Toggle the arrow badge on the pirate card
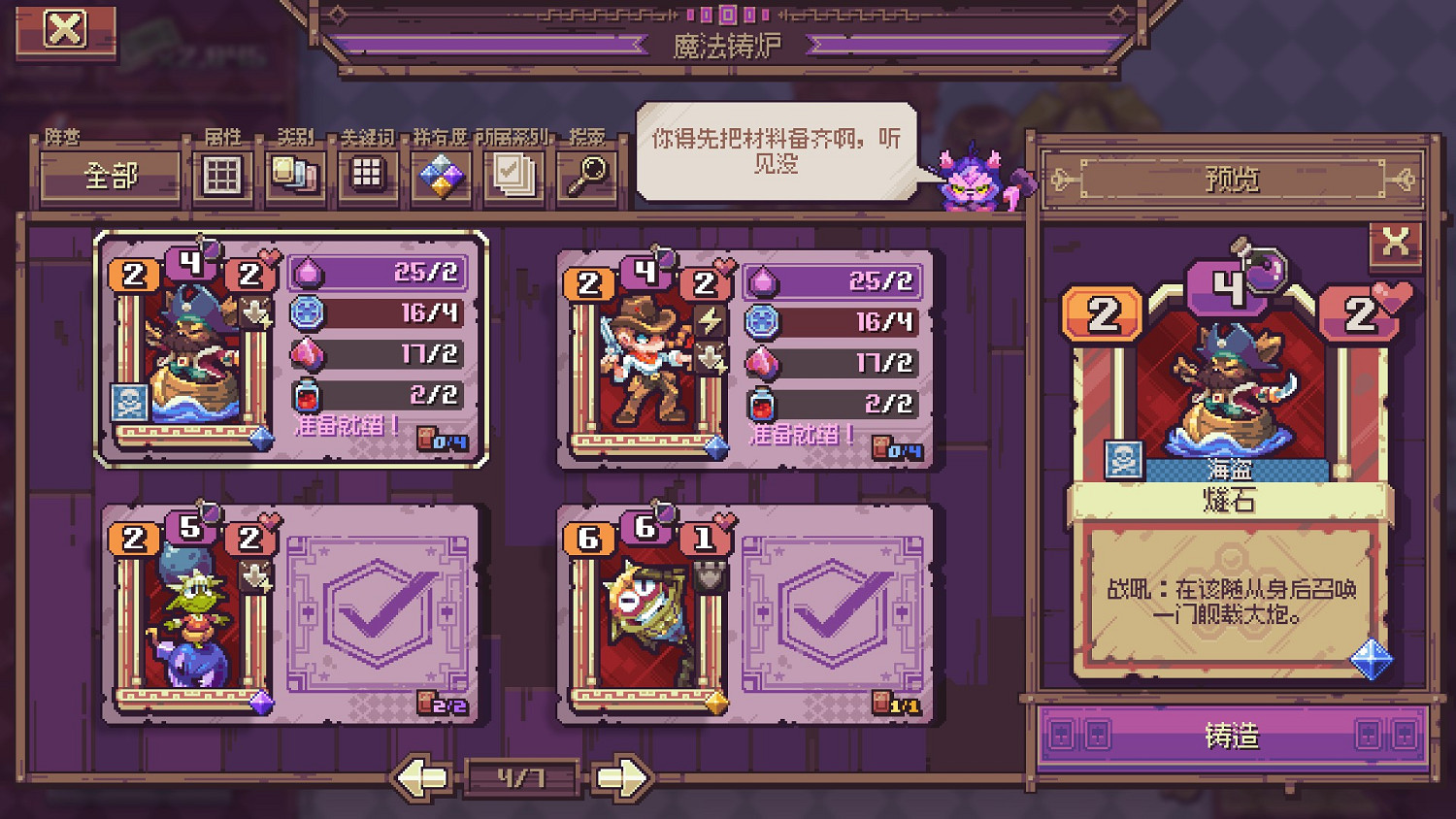 pyautogui.click(x=257, y=312)
